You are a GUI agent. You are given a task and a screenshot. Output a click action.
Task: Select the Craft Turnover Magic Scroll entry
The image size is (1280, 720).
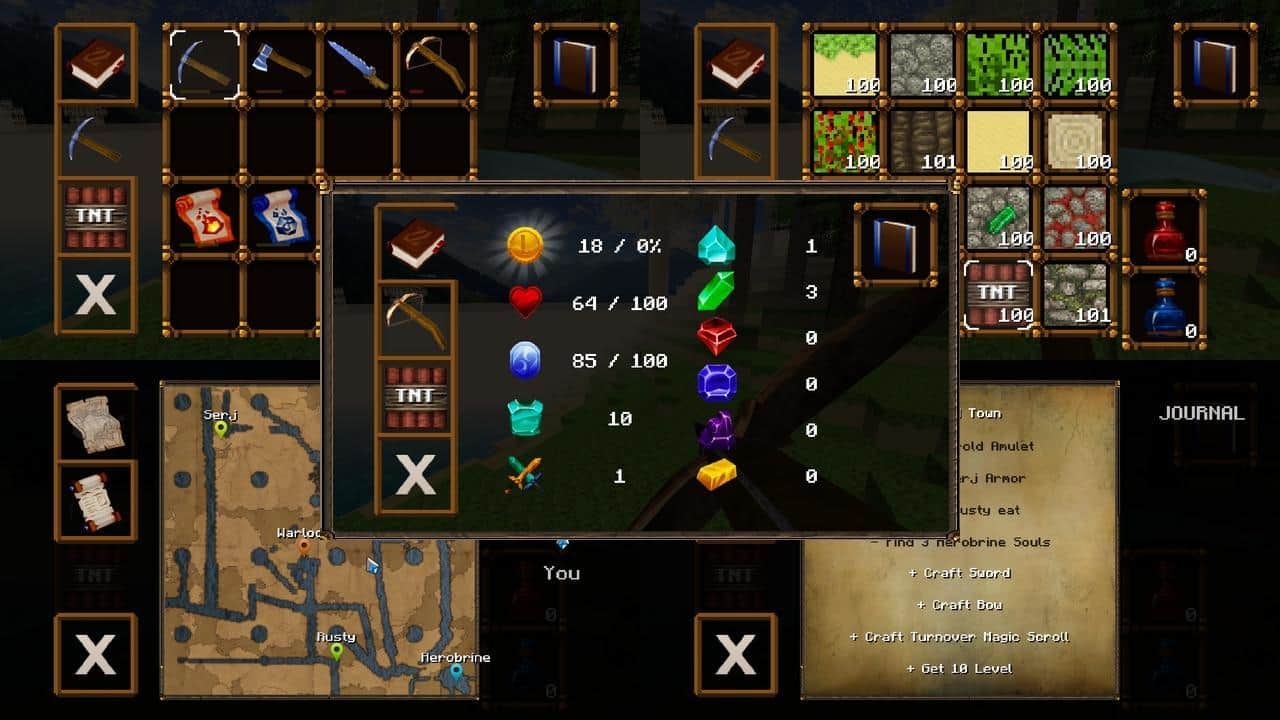[x=959, y=637]
